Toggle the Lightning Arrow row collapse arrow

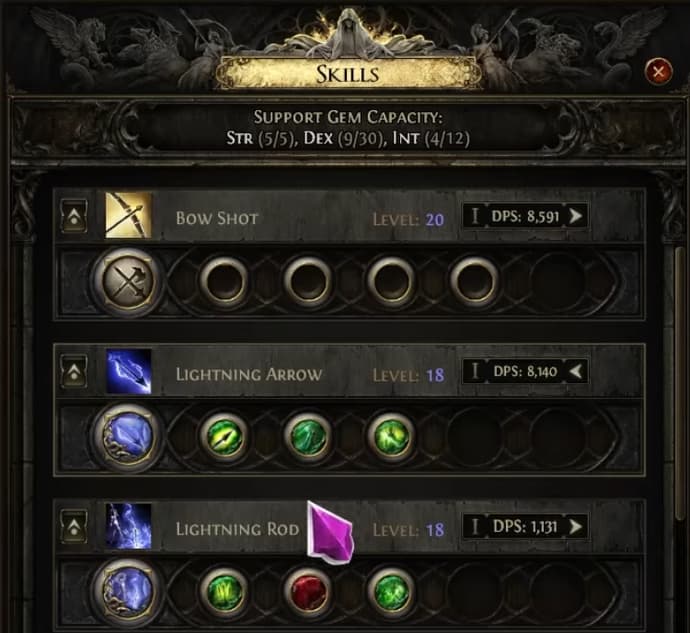tap(73, 373)
